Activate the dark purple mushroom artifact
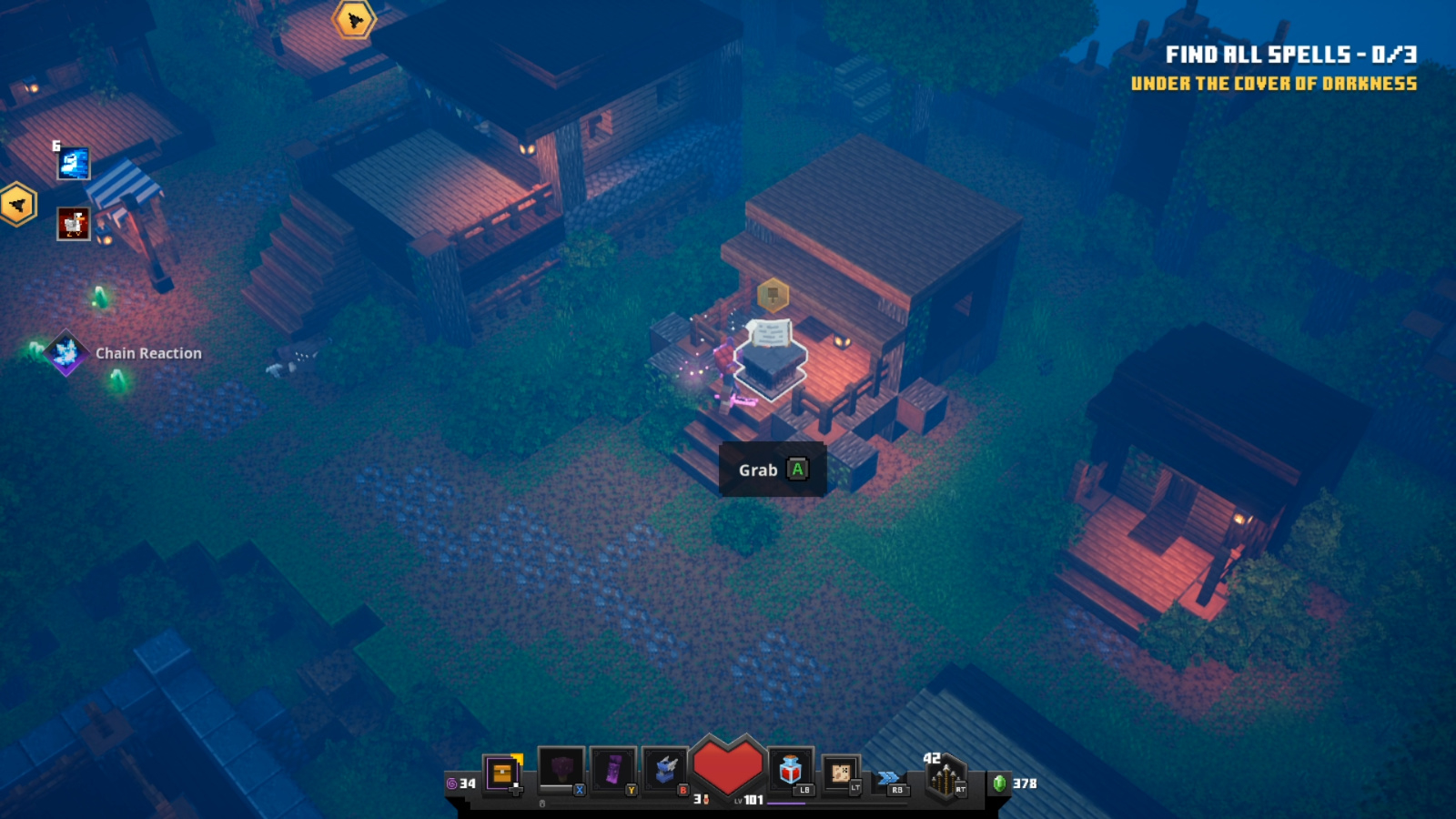This screenshot has height=819, width=1456. [x=561, y=770]
